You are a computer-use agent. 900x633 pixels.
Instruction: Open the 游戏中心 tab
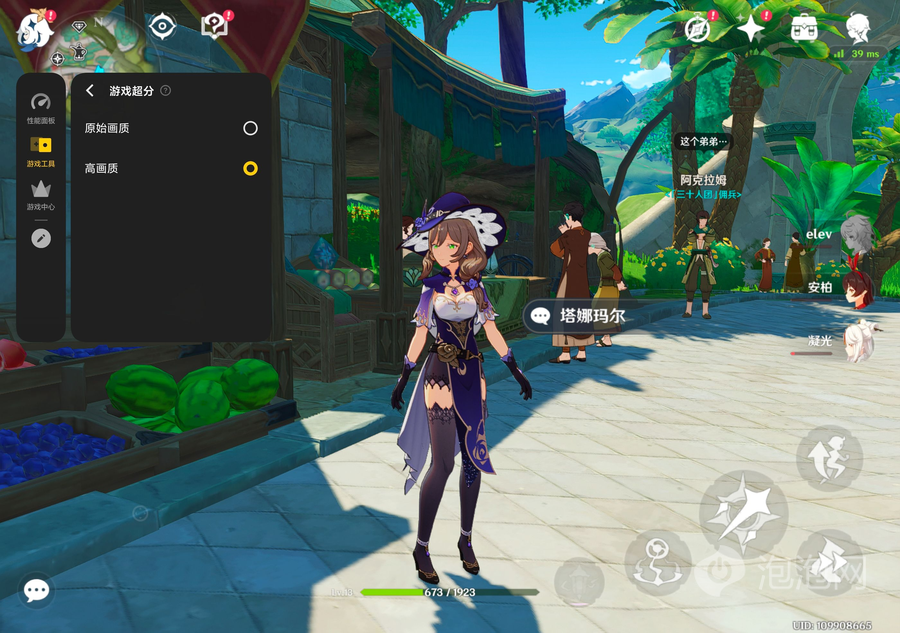coord(41,194)
